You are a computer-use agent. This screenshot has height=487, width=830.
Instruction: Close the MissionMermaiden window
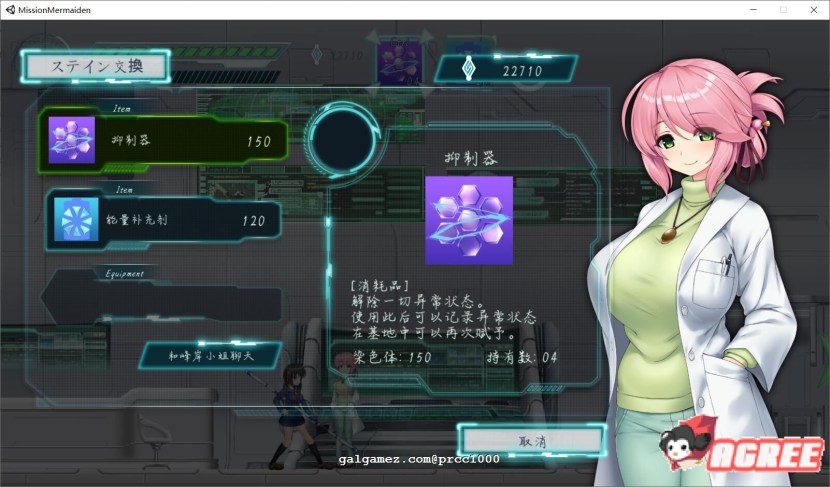click(811, 9)
